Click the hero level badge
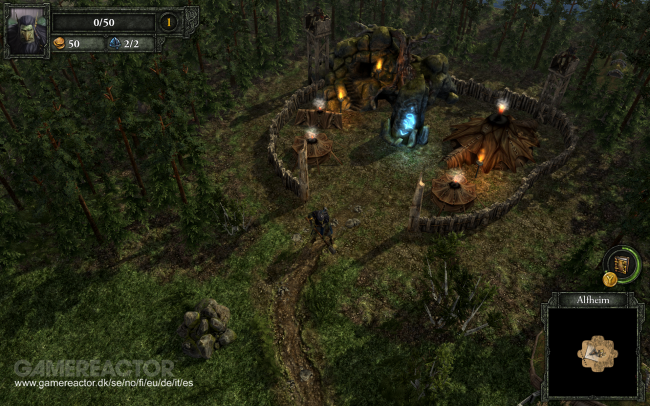650x406 pixels. [x=170, y=21]
